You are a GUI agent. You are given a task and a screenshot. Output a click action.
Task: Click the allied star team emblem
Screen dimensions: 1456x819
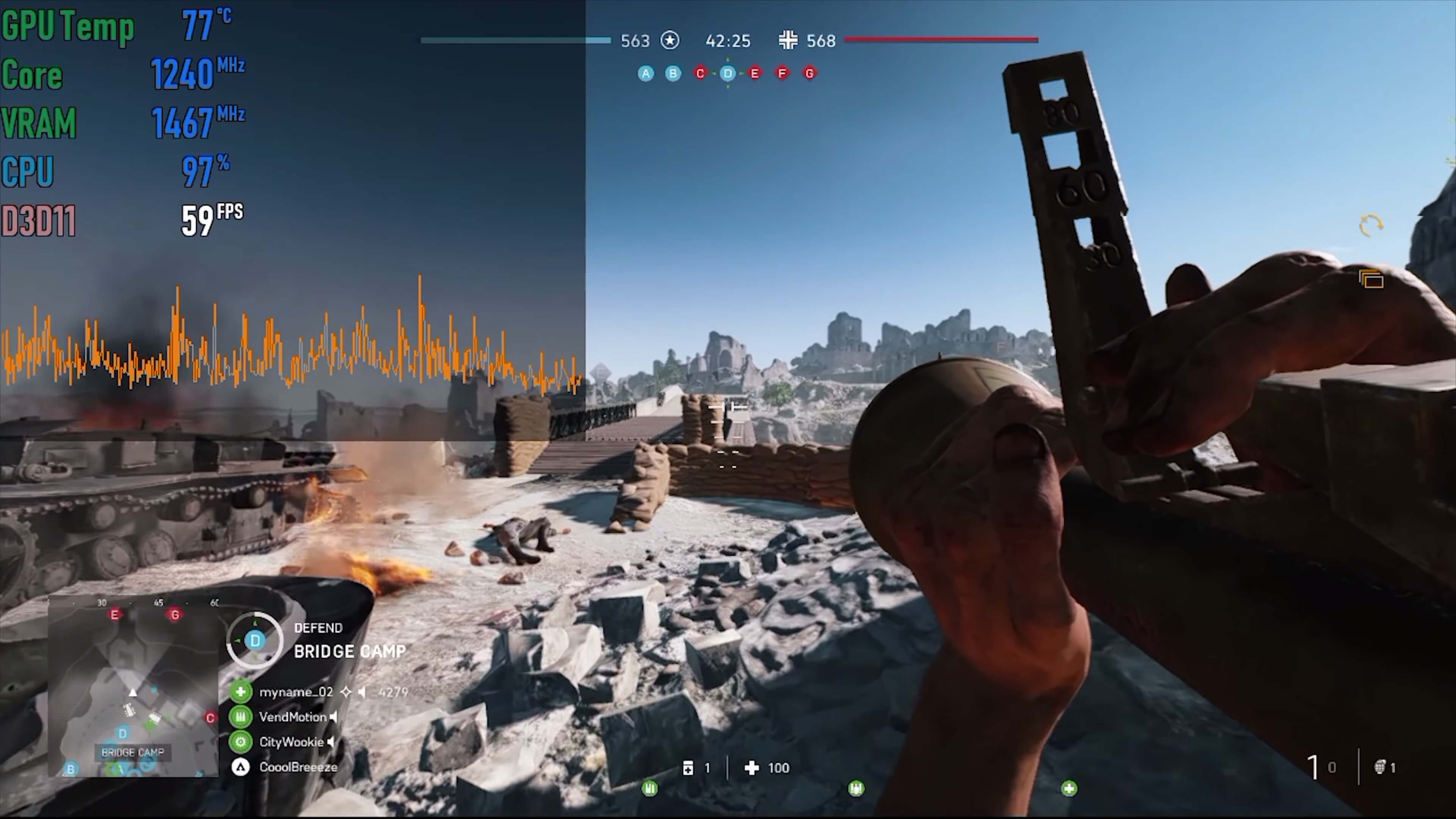click(670, 41)
